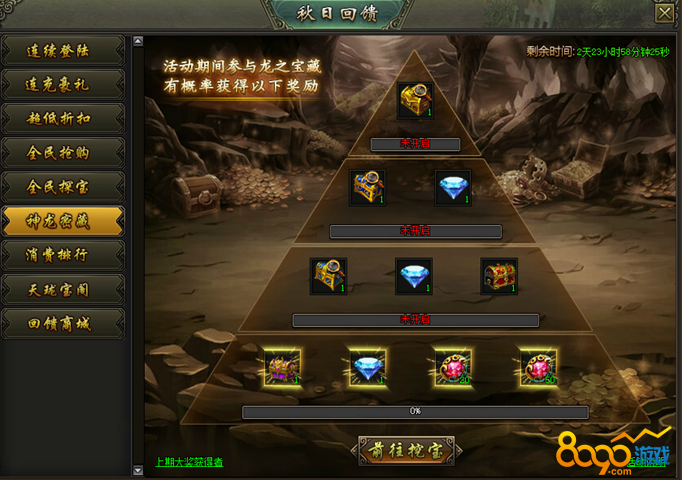
Task: Select the highlighted 神龙密藏 tab
Action: pos(63,220)
